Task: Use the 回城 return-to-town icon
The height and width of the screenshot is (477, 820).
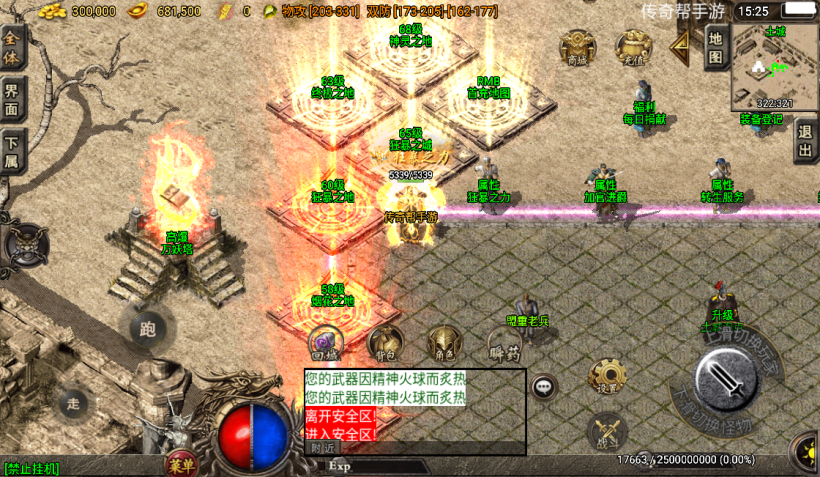Action: click(x=325, y=343)
